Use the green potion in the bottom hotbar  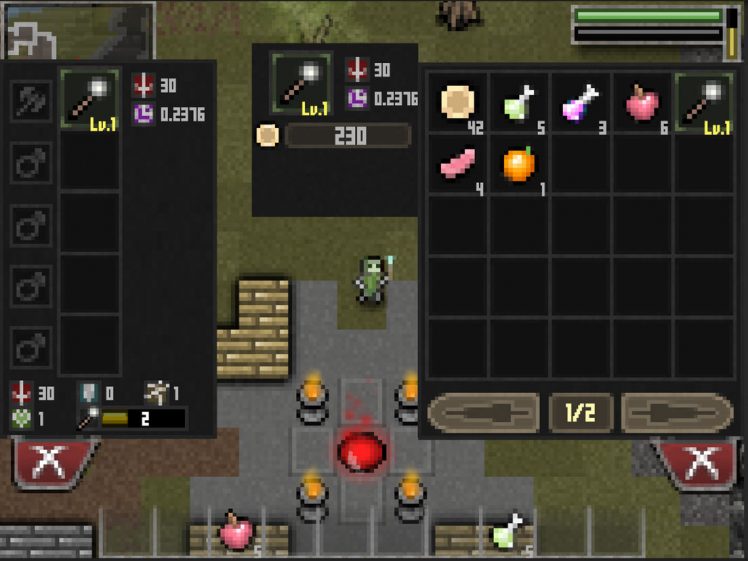coord(508,532)
